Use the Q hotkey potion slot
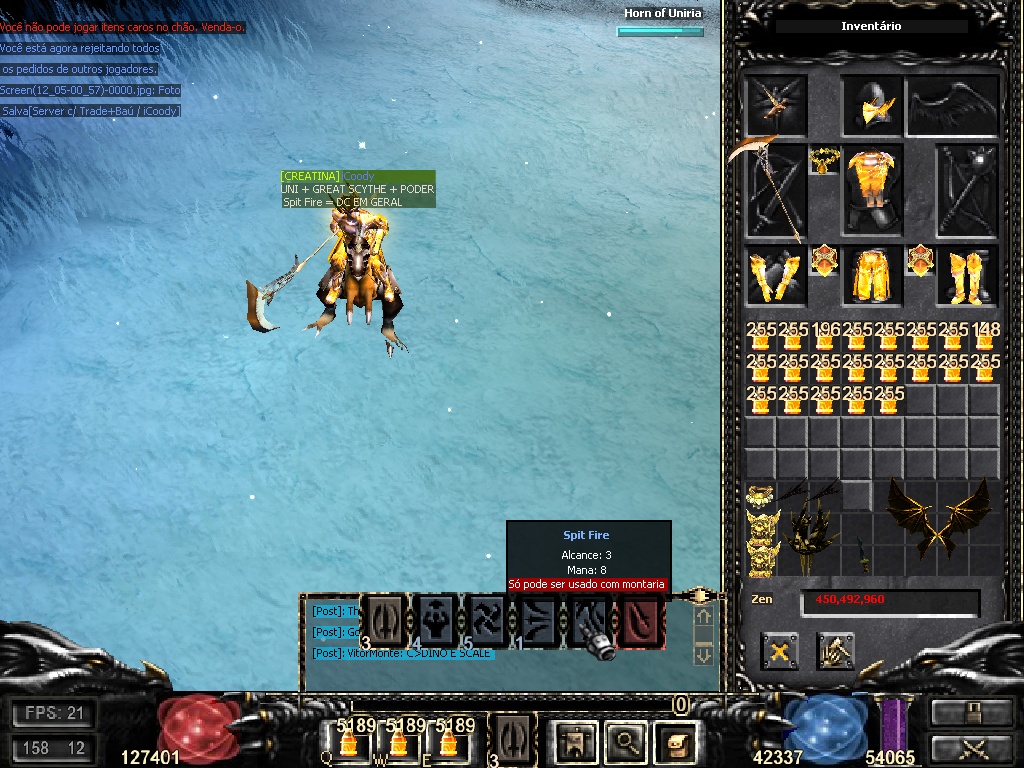This screenshot has height=768, width=1024. point(348,741)
